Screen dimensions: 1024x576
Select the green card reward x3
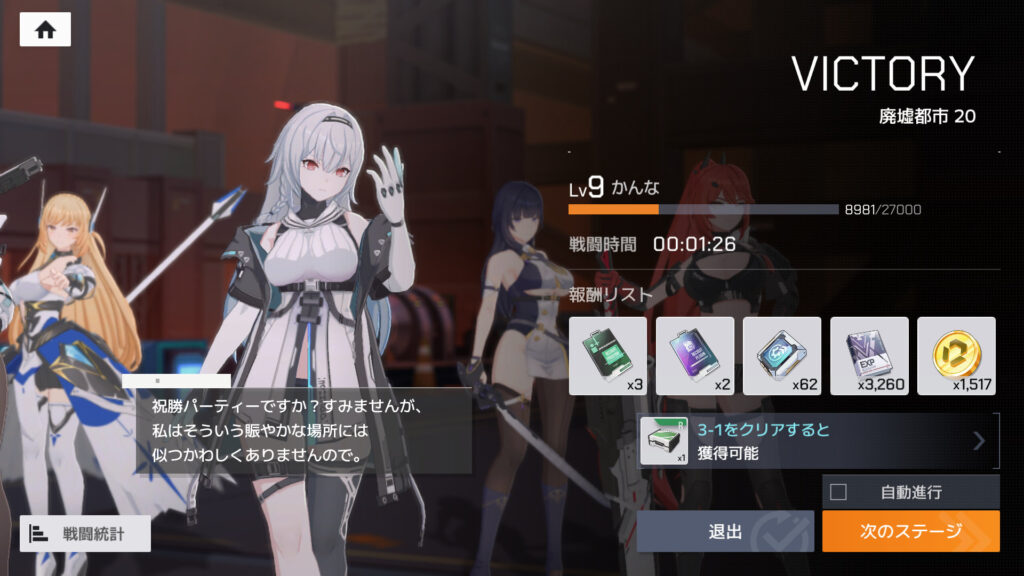coord(608,356)
